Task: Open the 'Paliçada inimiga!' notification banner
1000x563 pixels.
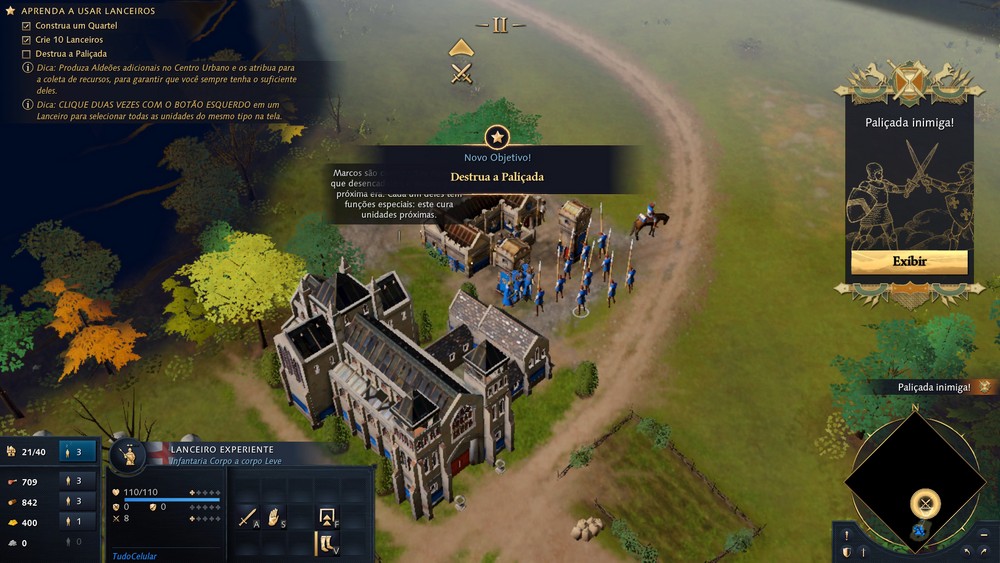Action: pos(926,387)
